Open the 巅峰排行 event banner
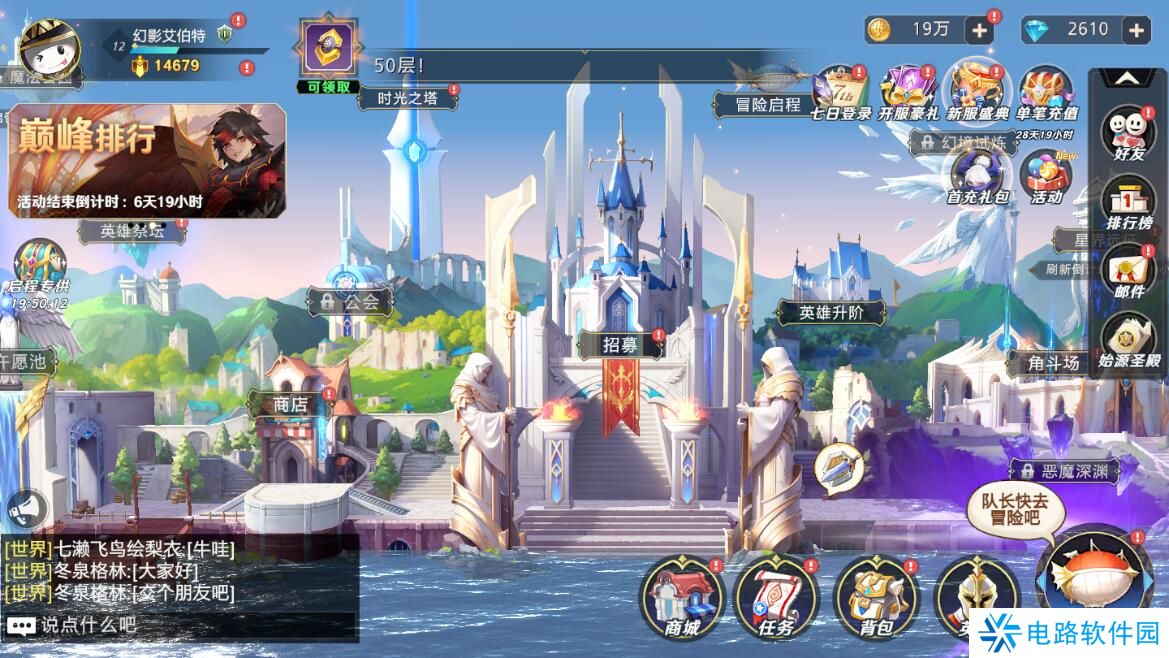Image resolution: width=1169 pixels, height=658 pixels. click(147, 161)
